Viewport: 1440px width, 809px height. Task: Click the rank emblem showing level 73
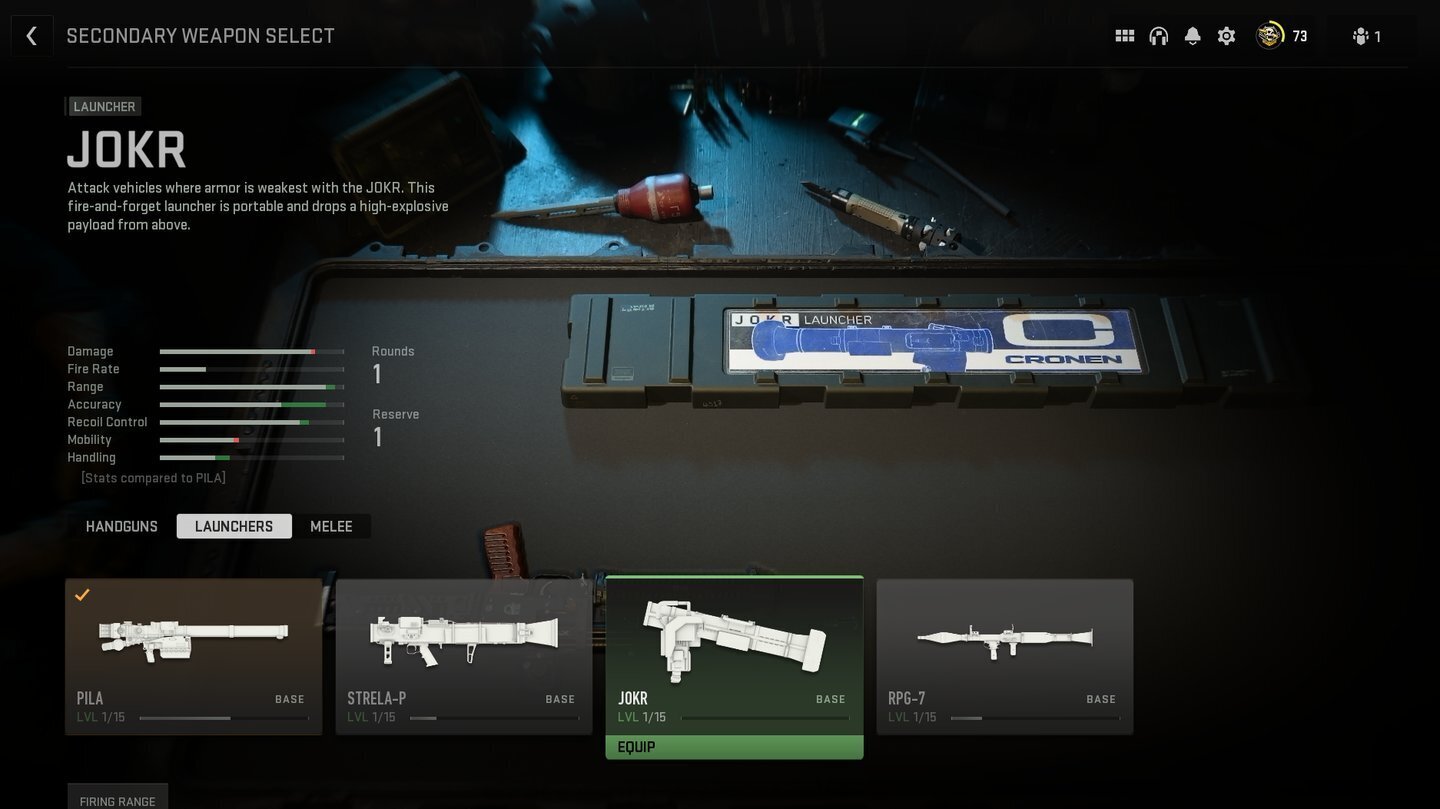pyautogui.click(x=1268, y=35)
